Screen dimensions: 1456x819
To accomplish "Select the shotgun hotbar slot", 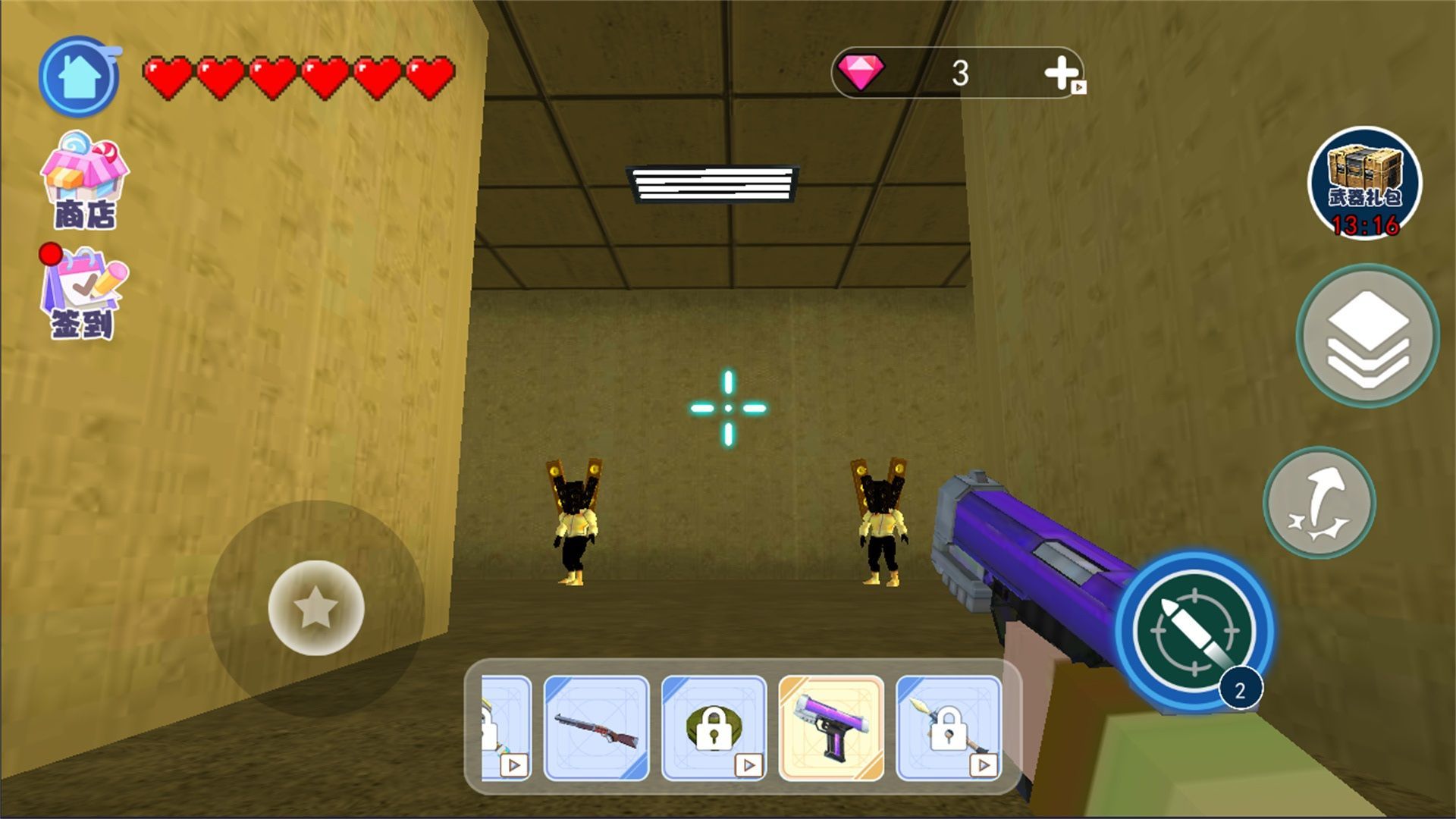I will click(597, 728).
